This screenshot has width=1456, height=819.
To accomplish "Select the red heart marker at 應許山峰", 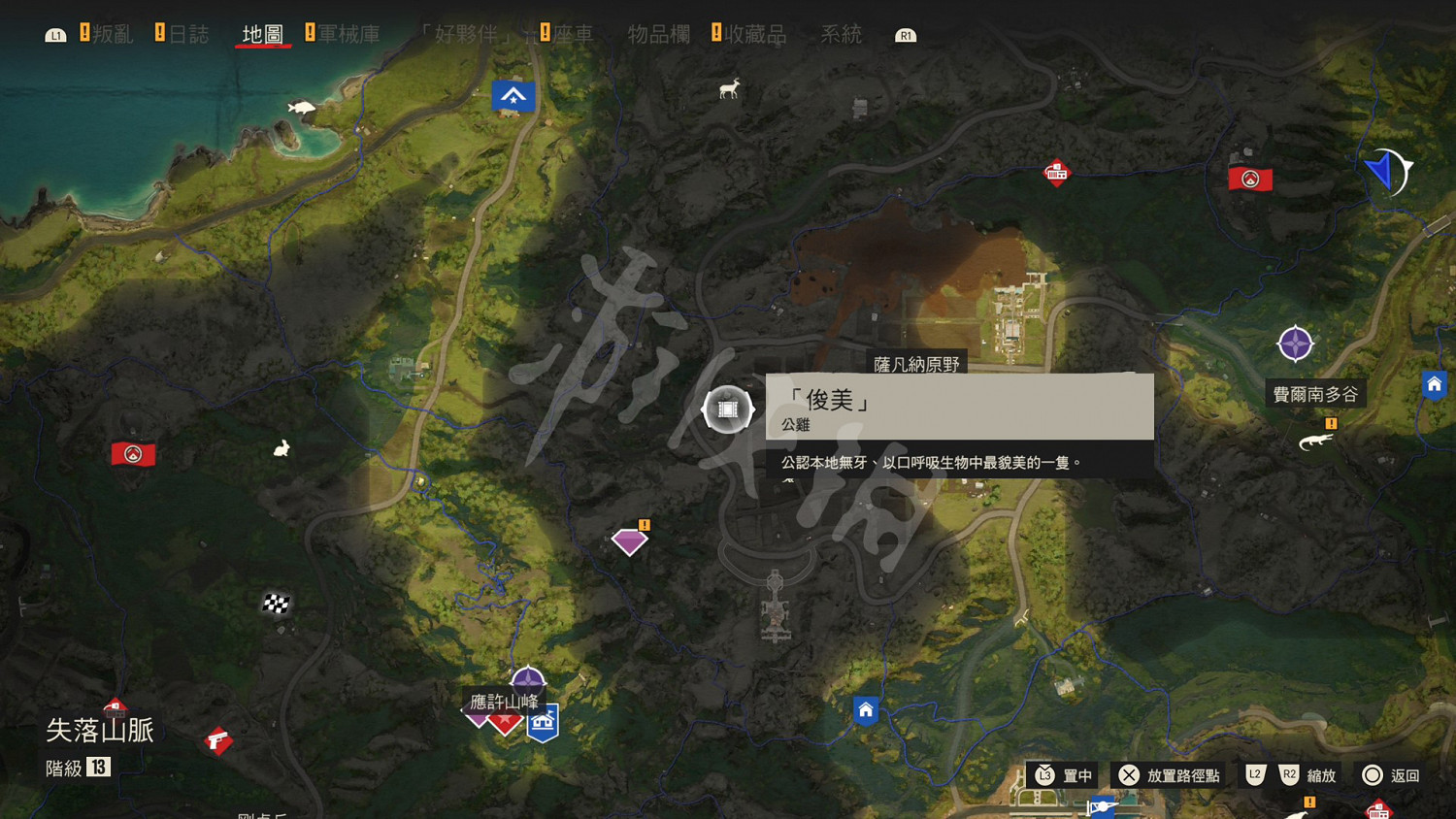I will [504, 722].
